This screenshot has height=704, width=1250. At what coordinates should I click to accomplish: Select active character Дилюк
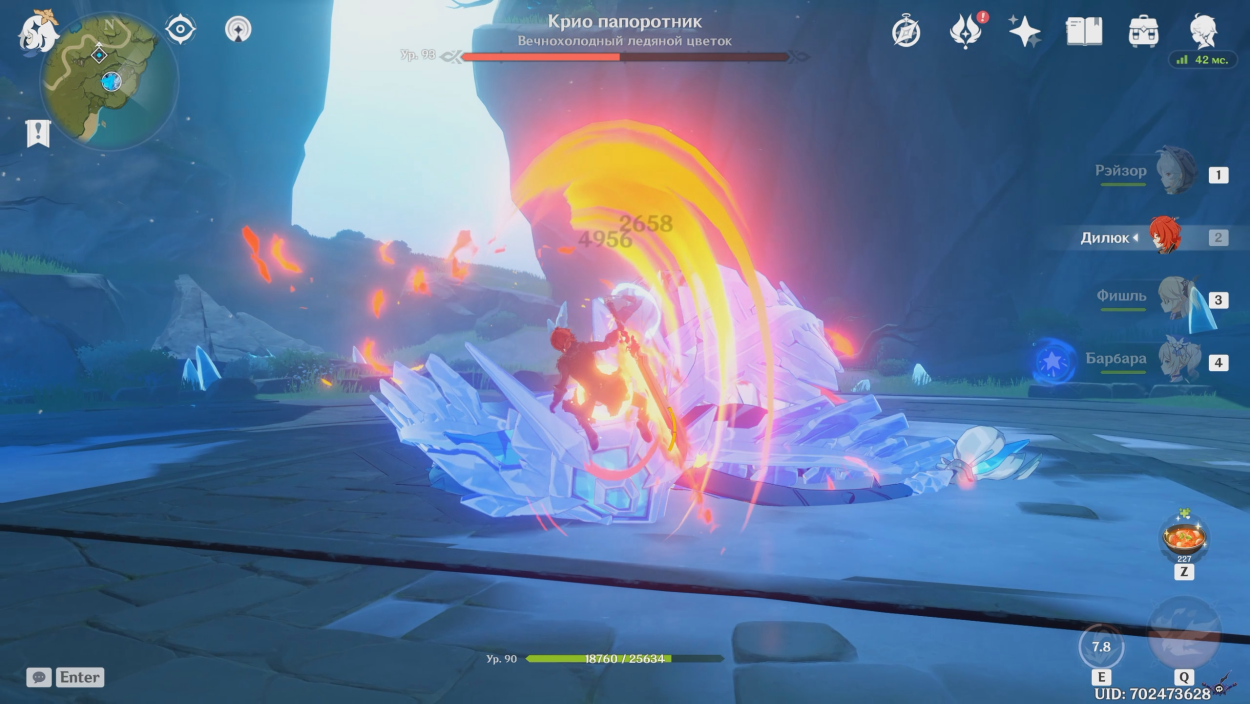(x=1163, y=237)
